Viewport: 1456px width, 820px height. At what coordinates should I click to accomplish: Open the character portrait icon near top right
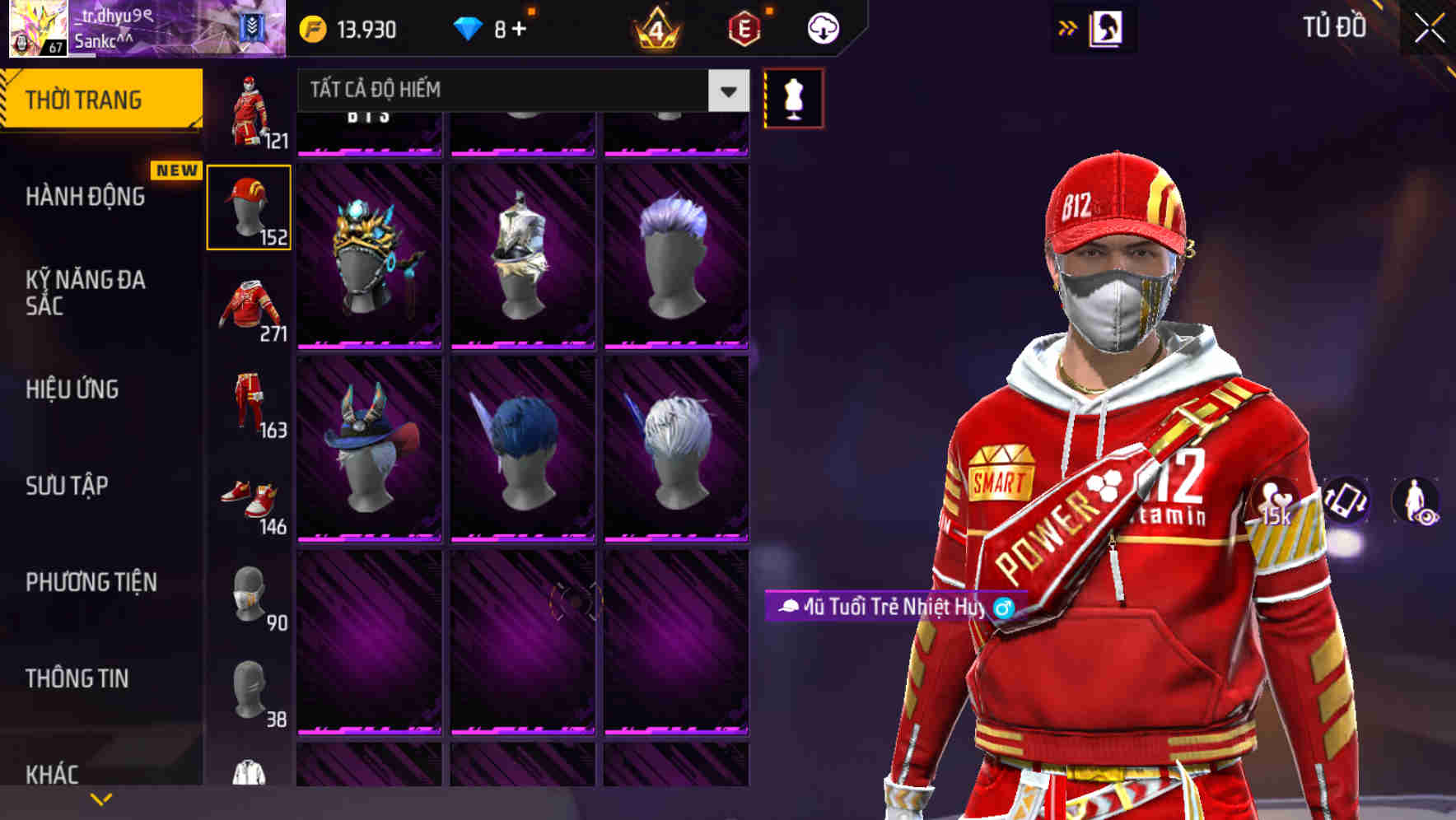coord(1107,27)
